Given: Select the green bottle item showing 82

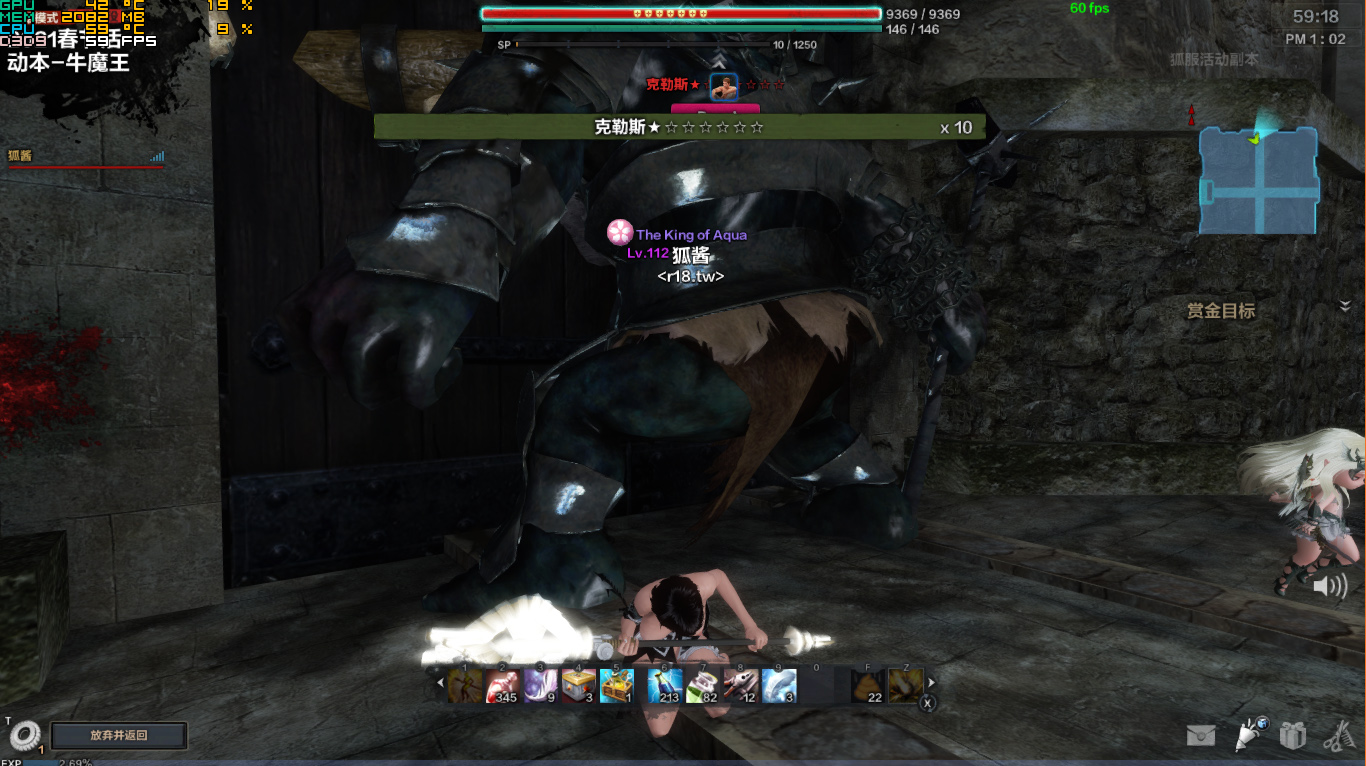Looking at the screenshot, I should pos(703,686).
